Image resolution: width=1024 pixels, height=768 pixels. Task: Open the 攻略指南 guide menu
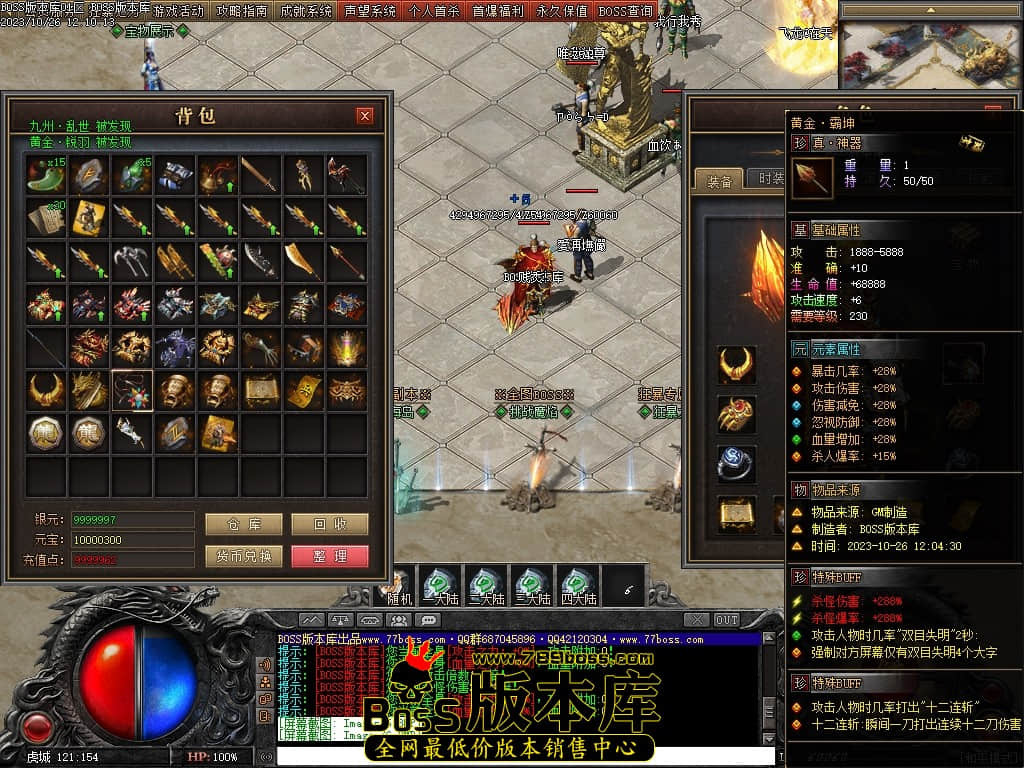242,11
